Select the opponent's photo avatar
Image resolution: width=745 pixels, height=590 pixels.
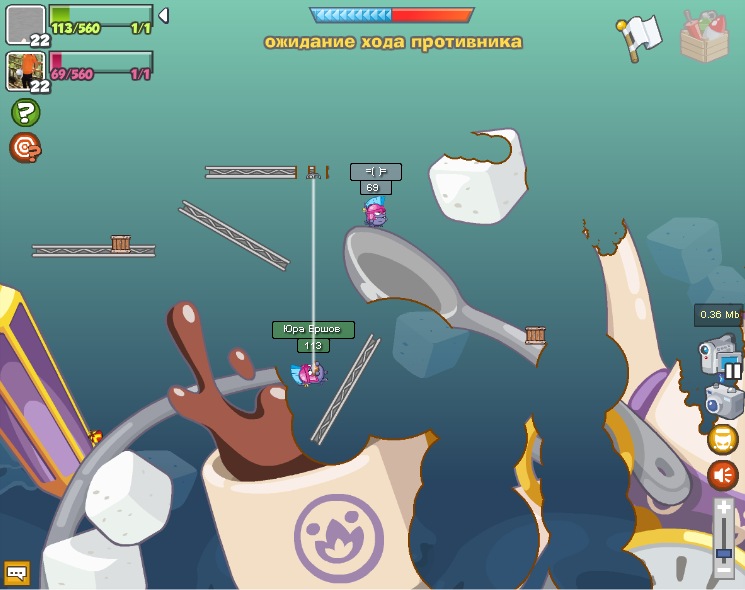tap(24, 71)
